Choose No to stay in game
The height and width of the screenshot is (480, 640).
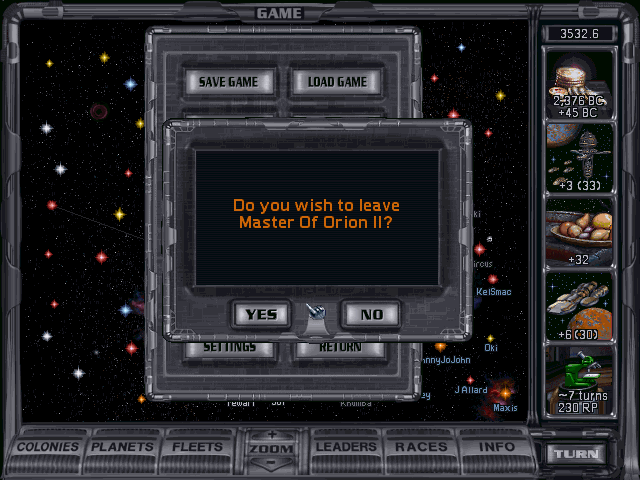(x=371, y=314)
